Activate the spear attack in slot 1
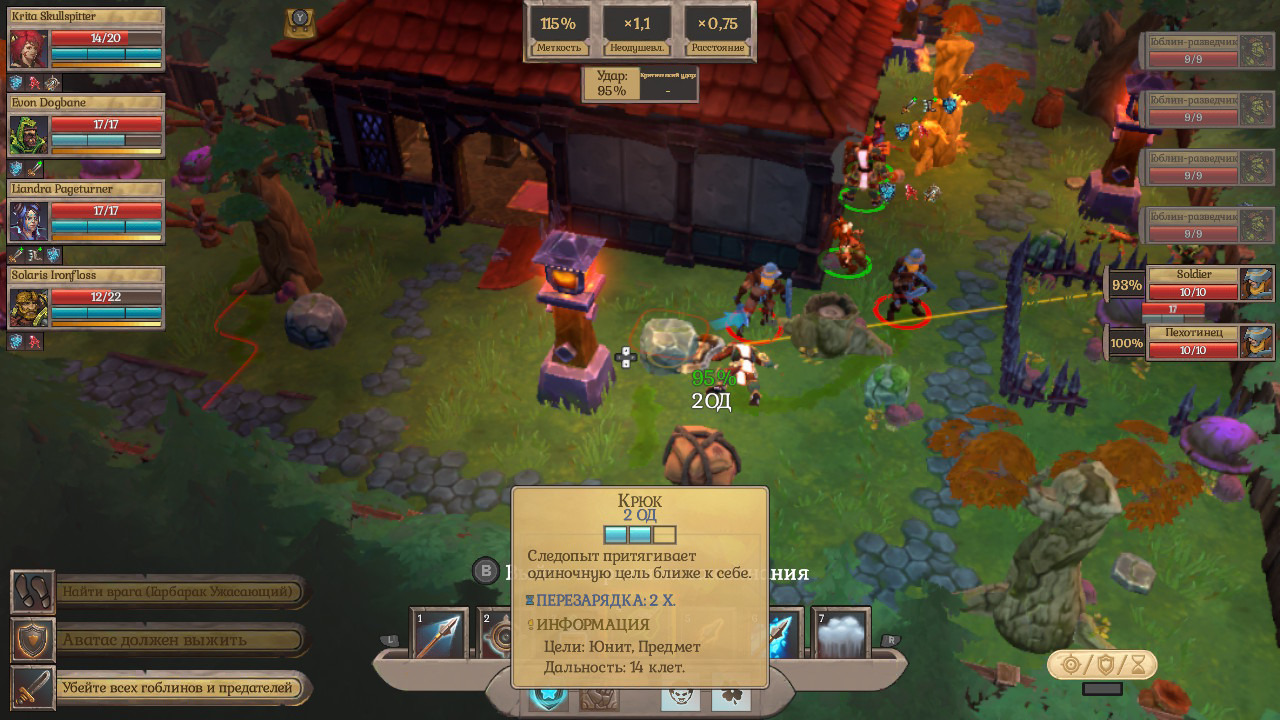 click(x=440, y=634)
